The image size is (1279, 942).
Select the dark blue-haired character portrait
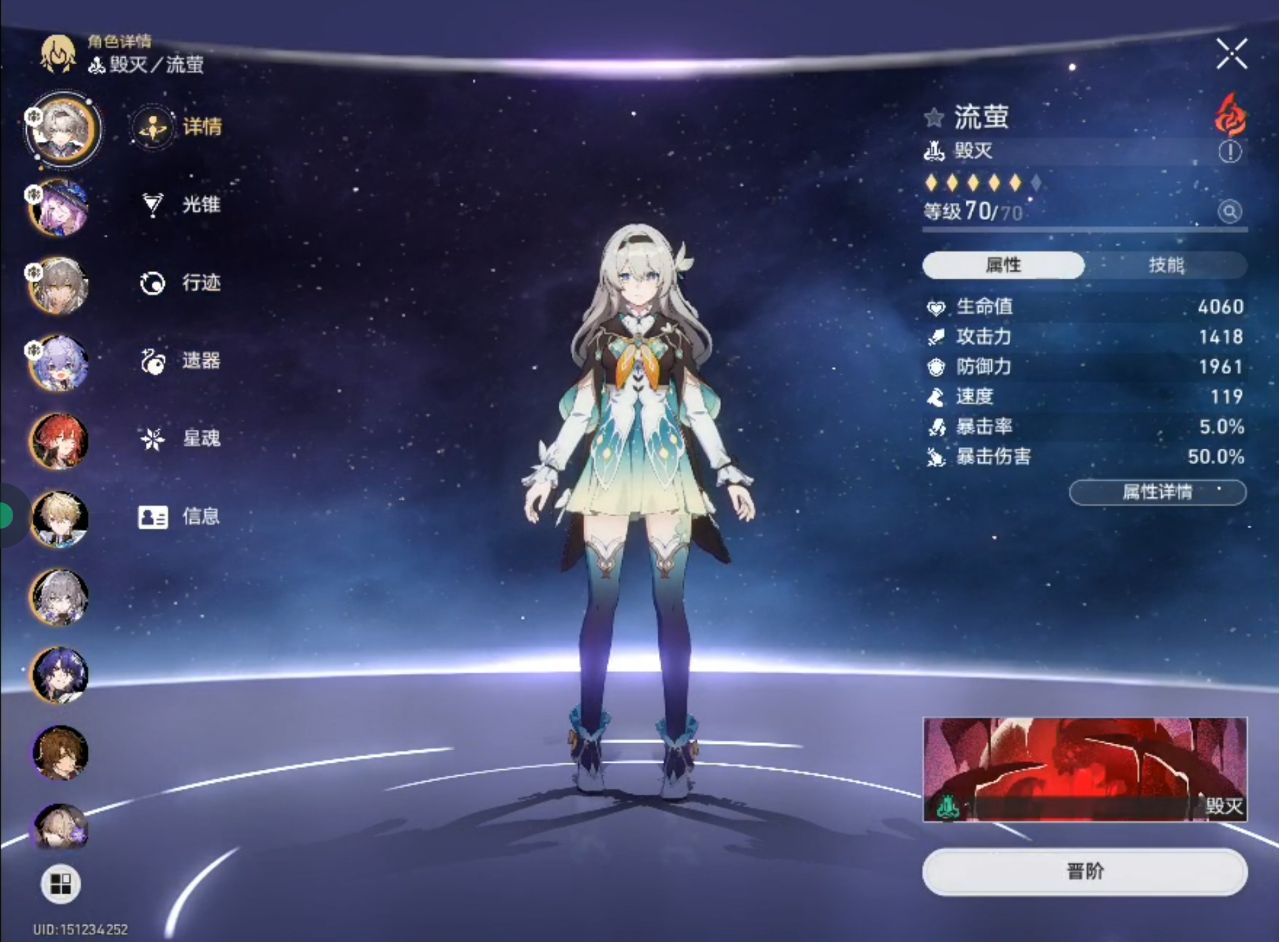[x=60, y=675]
